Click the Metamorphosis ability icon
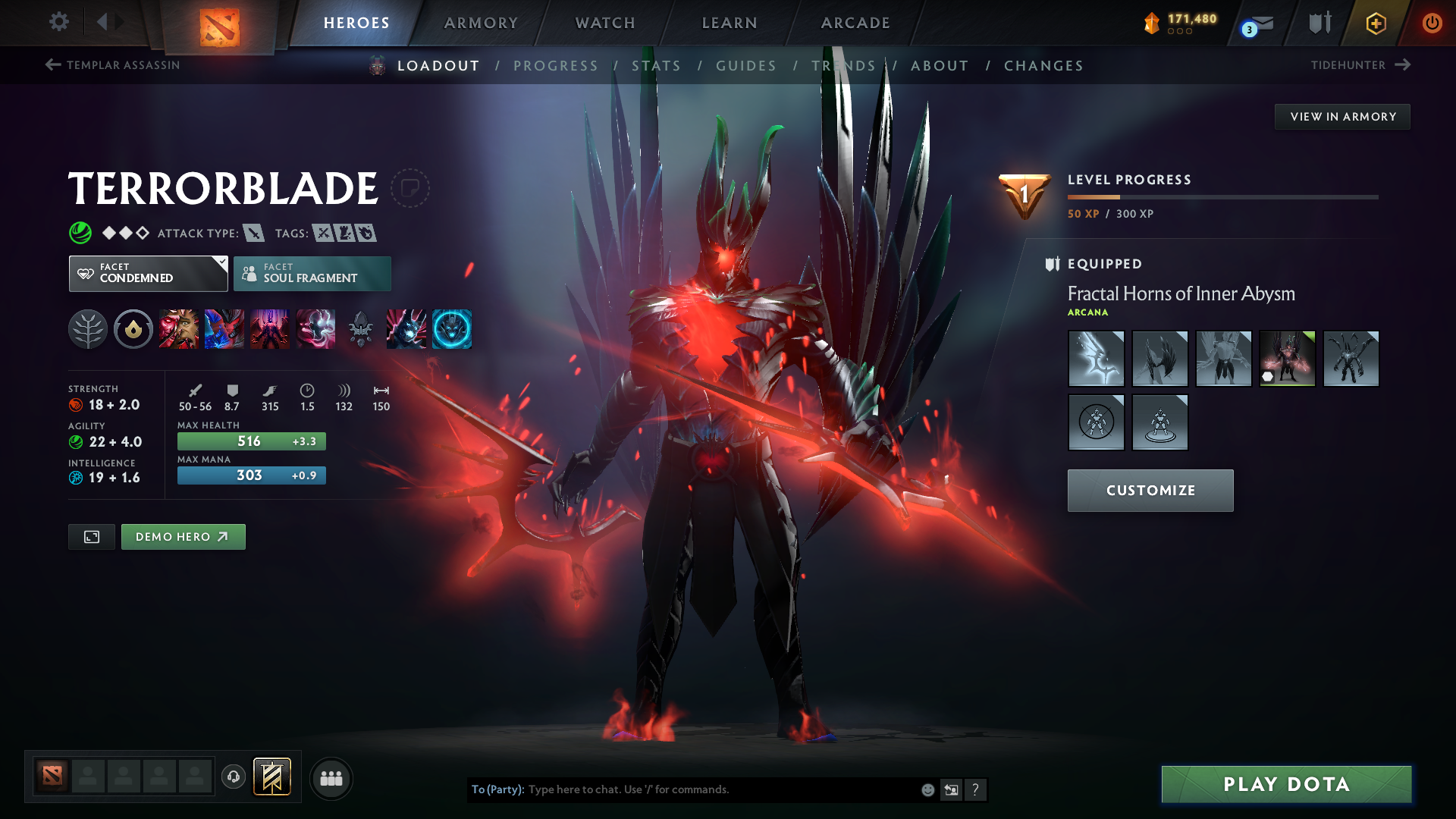This screenshot has width=1456, height=819. (270, 328)
